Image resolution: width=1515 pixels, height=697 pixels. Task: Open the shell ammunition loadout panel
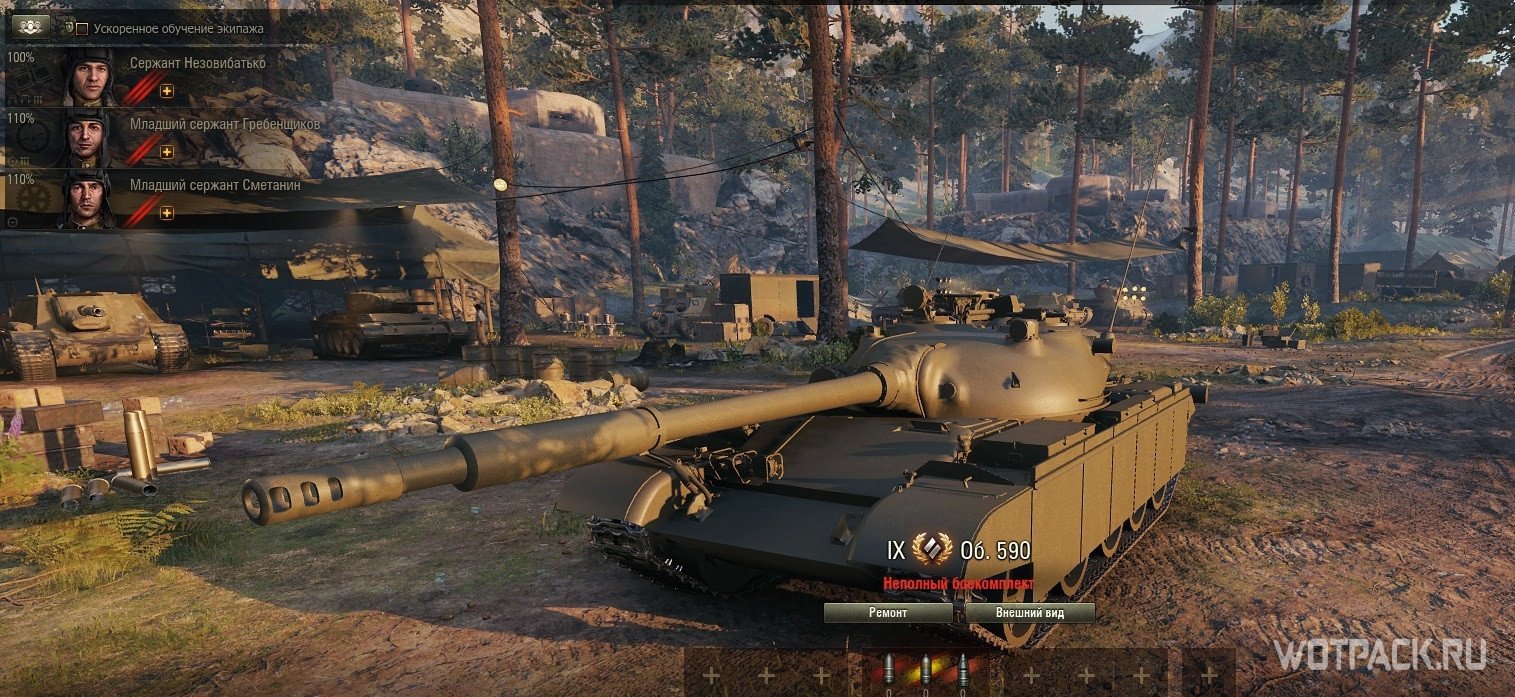(x=925, y=672)
